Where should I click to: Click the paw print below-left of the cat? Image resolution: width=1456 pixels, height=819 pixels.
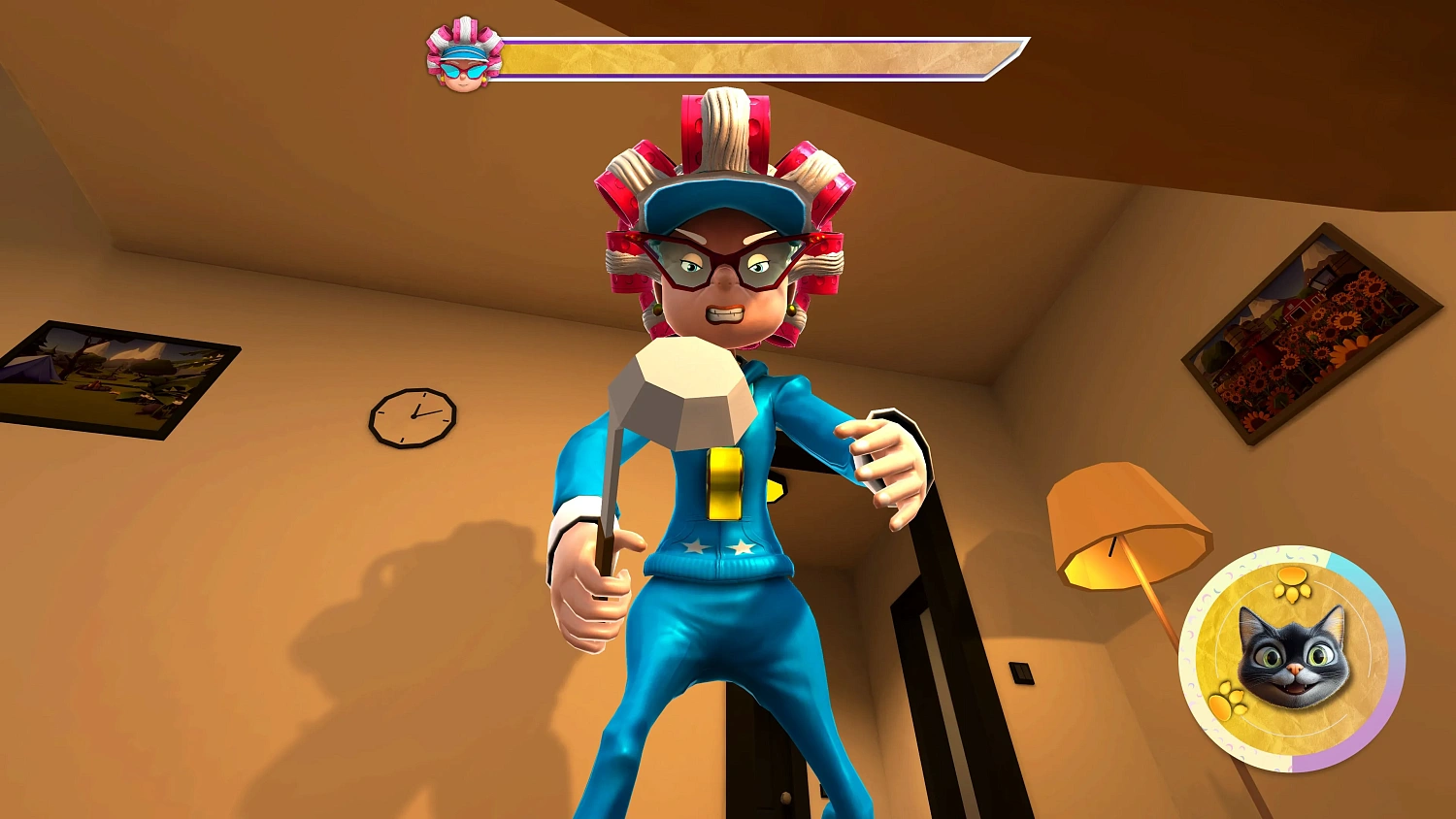point(1227,700)
